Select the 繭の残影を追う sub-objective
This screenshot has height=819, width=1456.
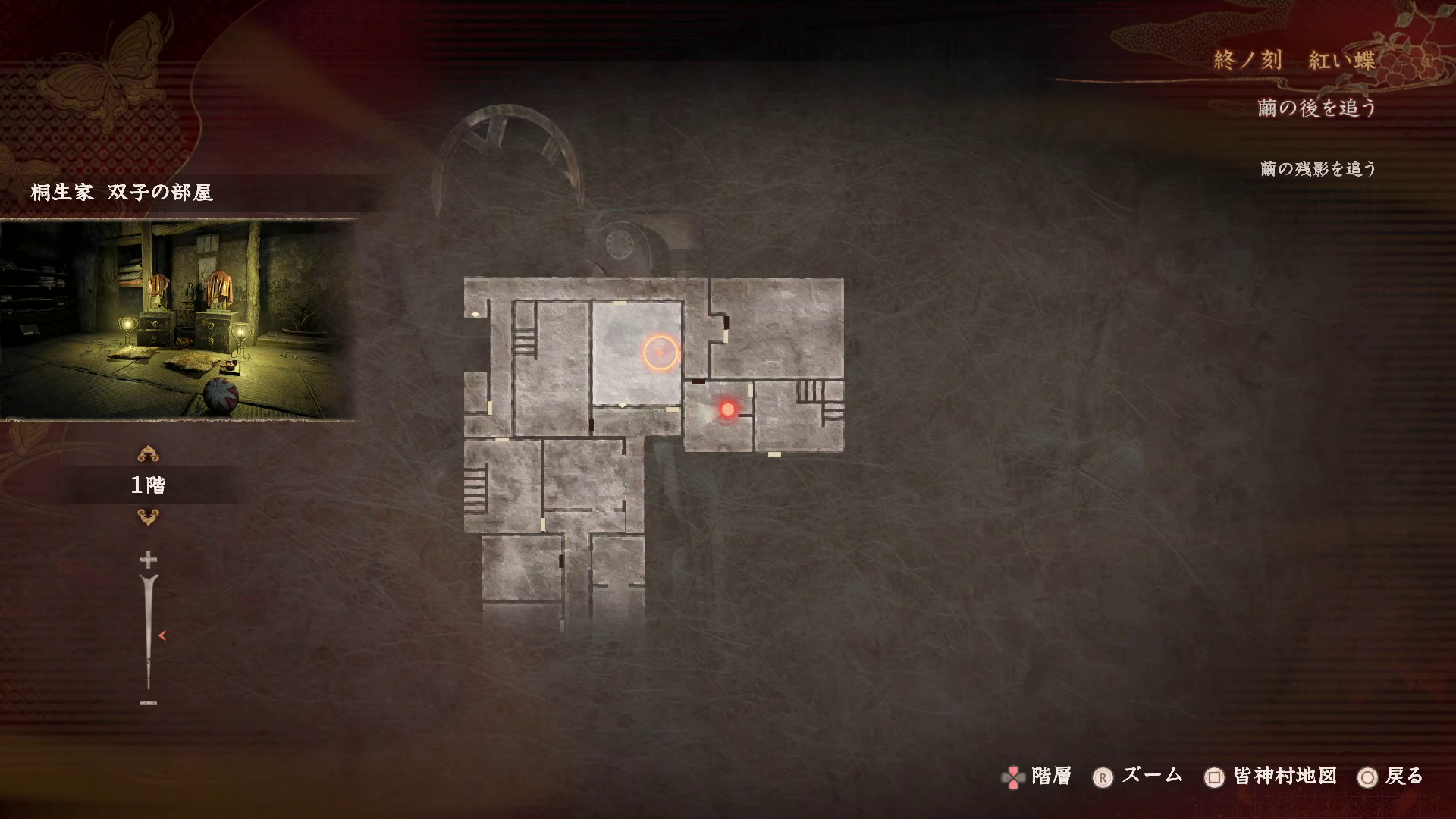click(1318, 168)
